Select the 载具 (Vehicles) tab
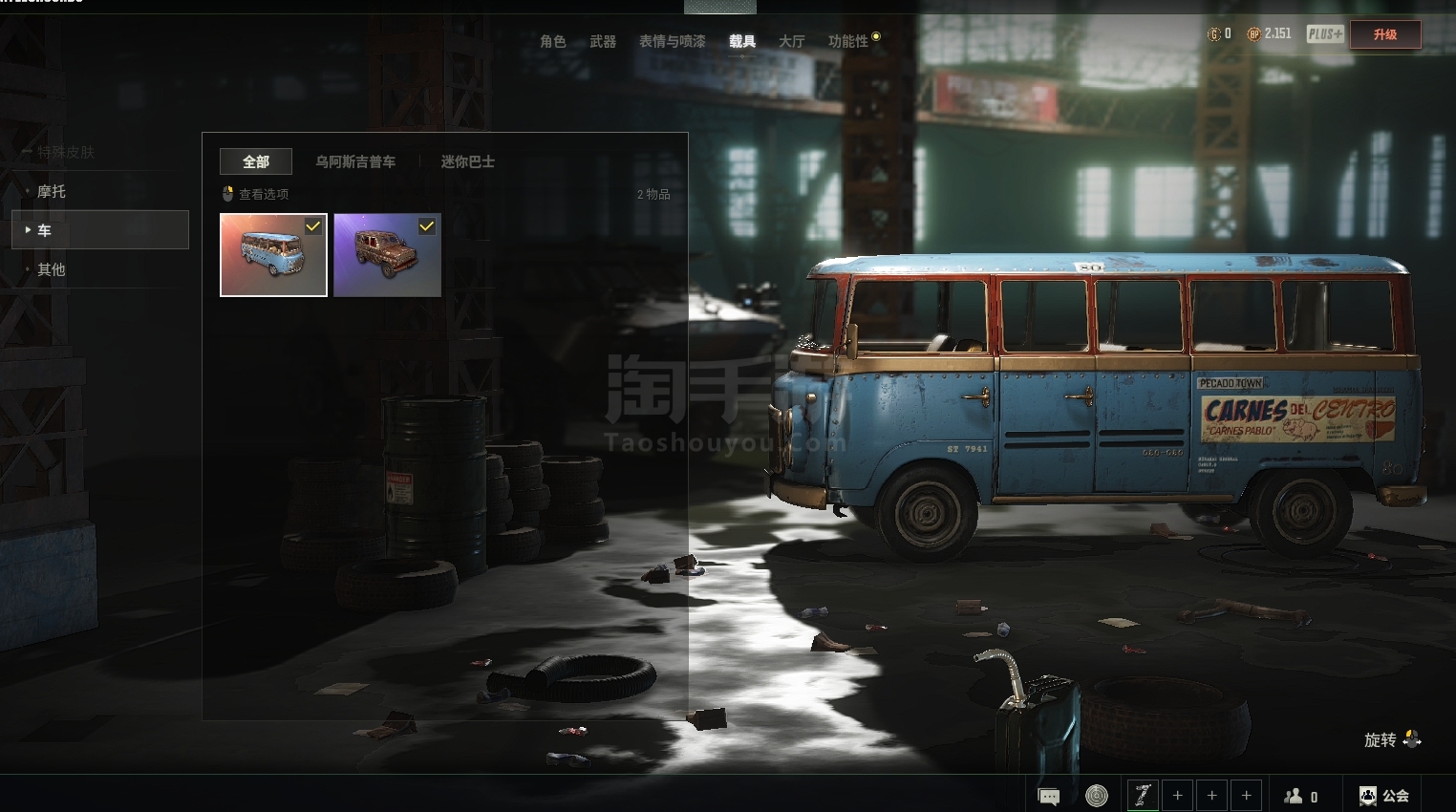 (x=742, y=41)
